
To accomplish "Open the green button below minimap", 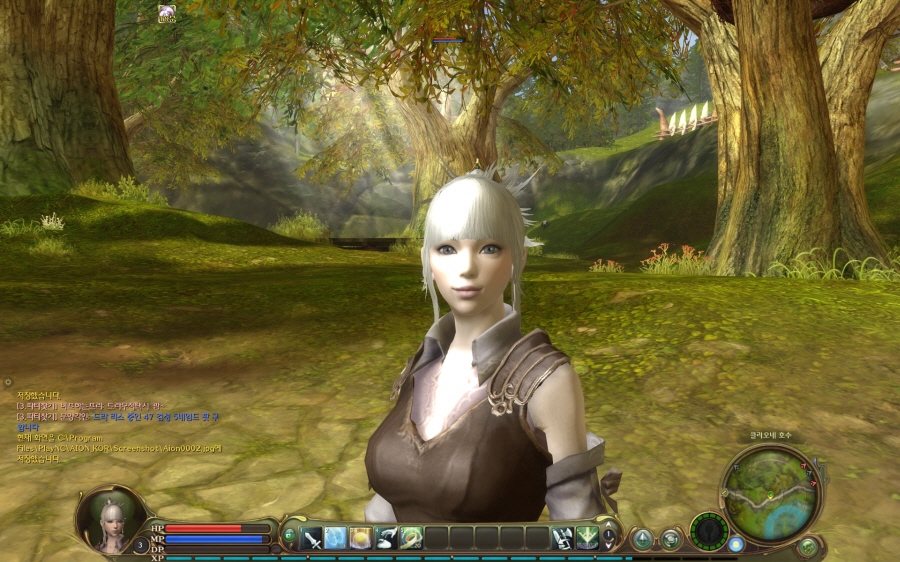I will click(808, 546).
